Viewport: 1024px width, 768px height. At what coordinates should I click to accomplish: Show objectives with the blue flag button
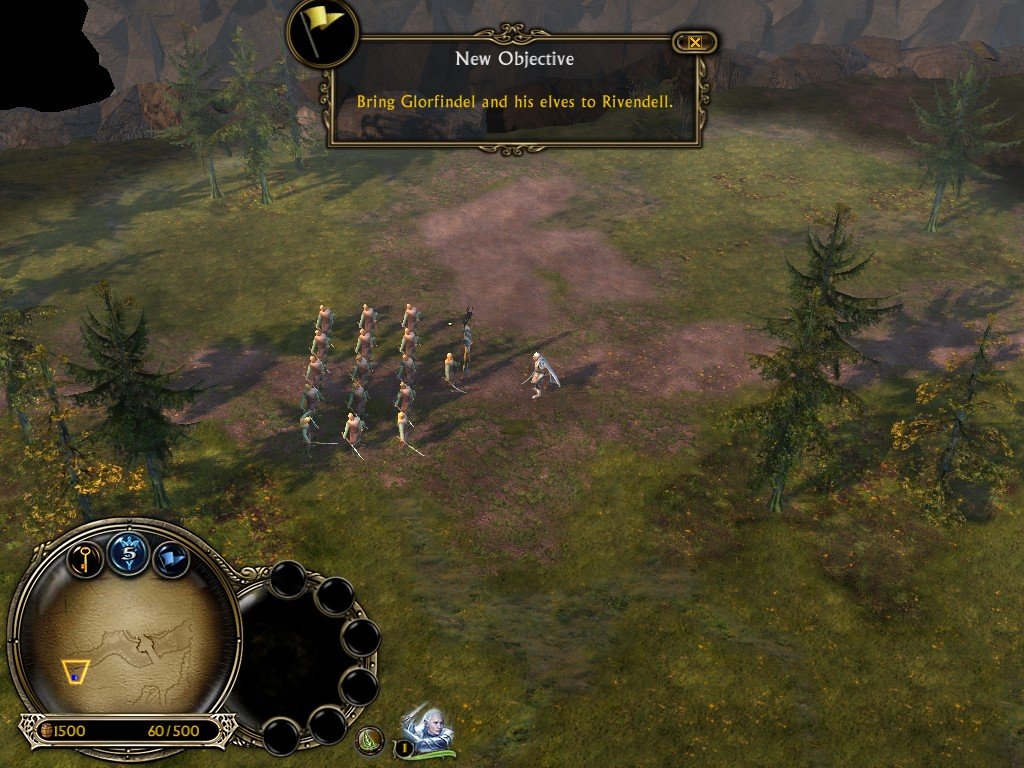(172, 558)
